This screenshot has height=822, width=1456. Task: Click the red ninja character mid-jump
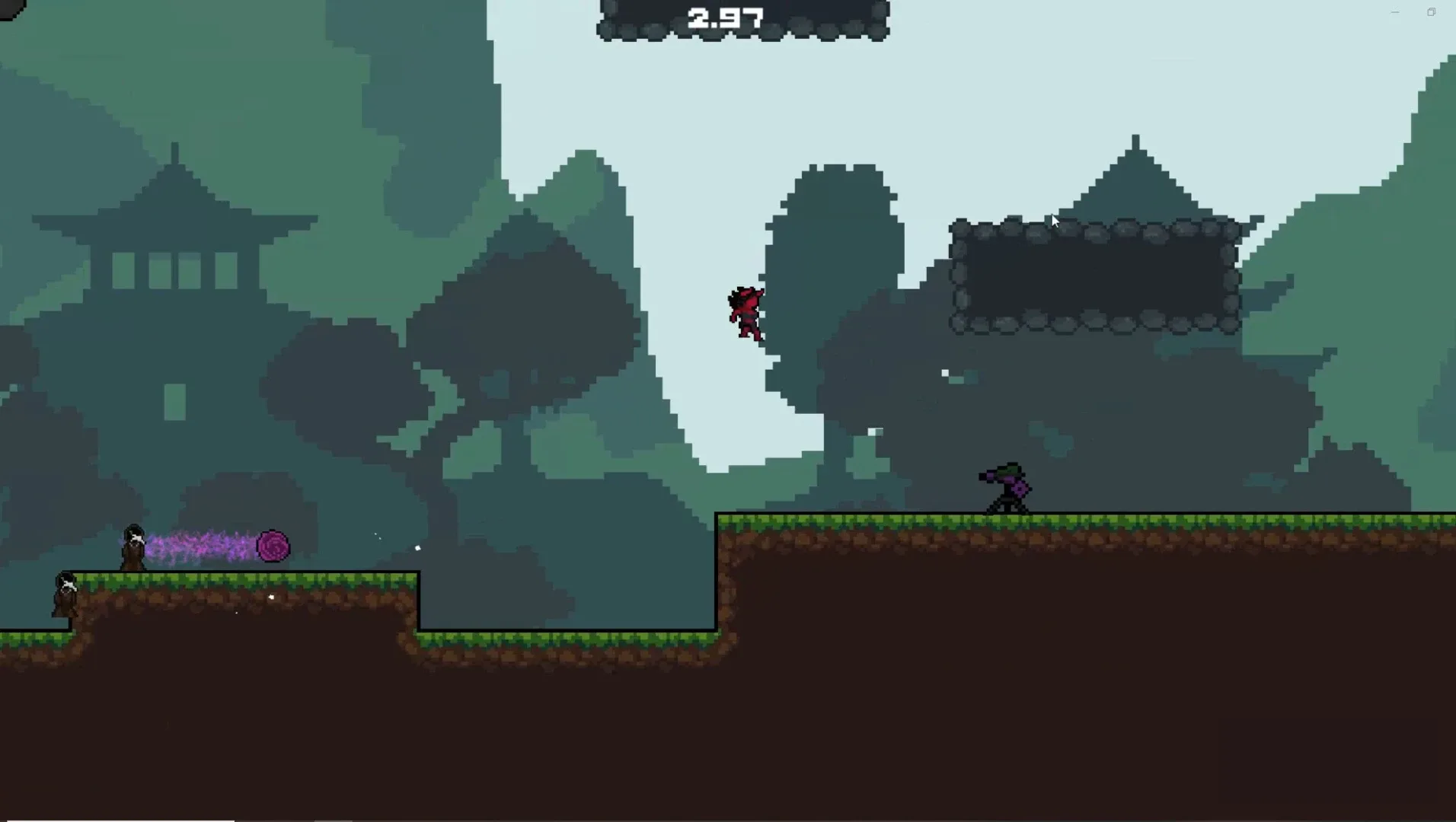coord(746,312)
